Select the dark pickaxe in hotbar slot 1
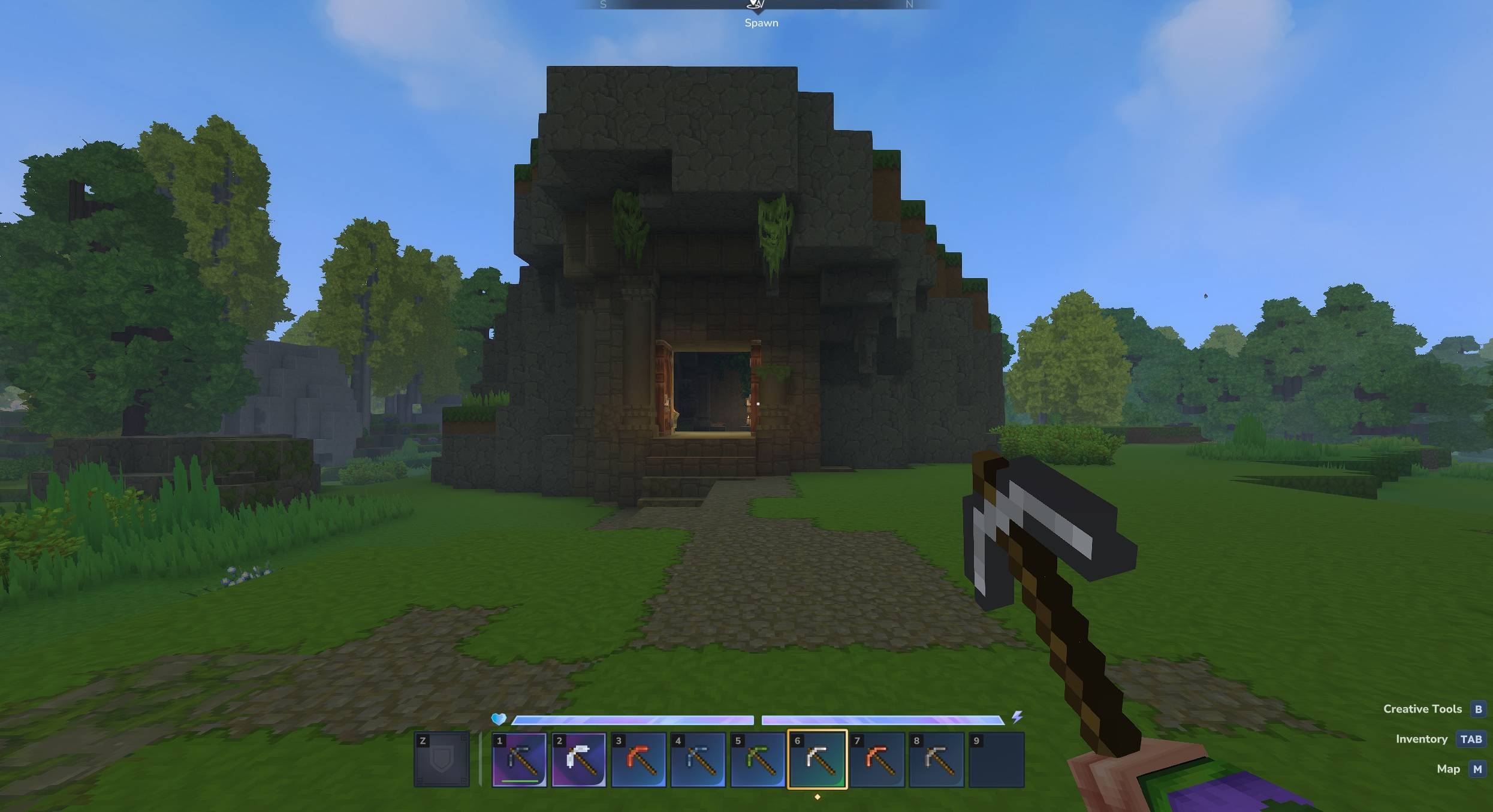 519,759
